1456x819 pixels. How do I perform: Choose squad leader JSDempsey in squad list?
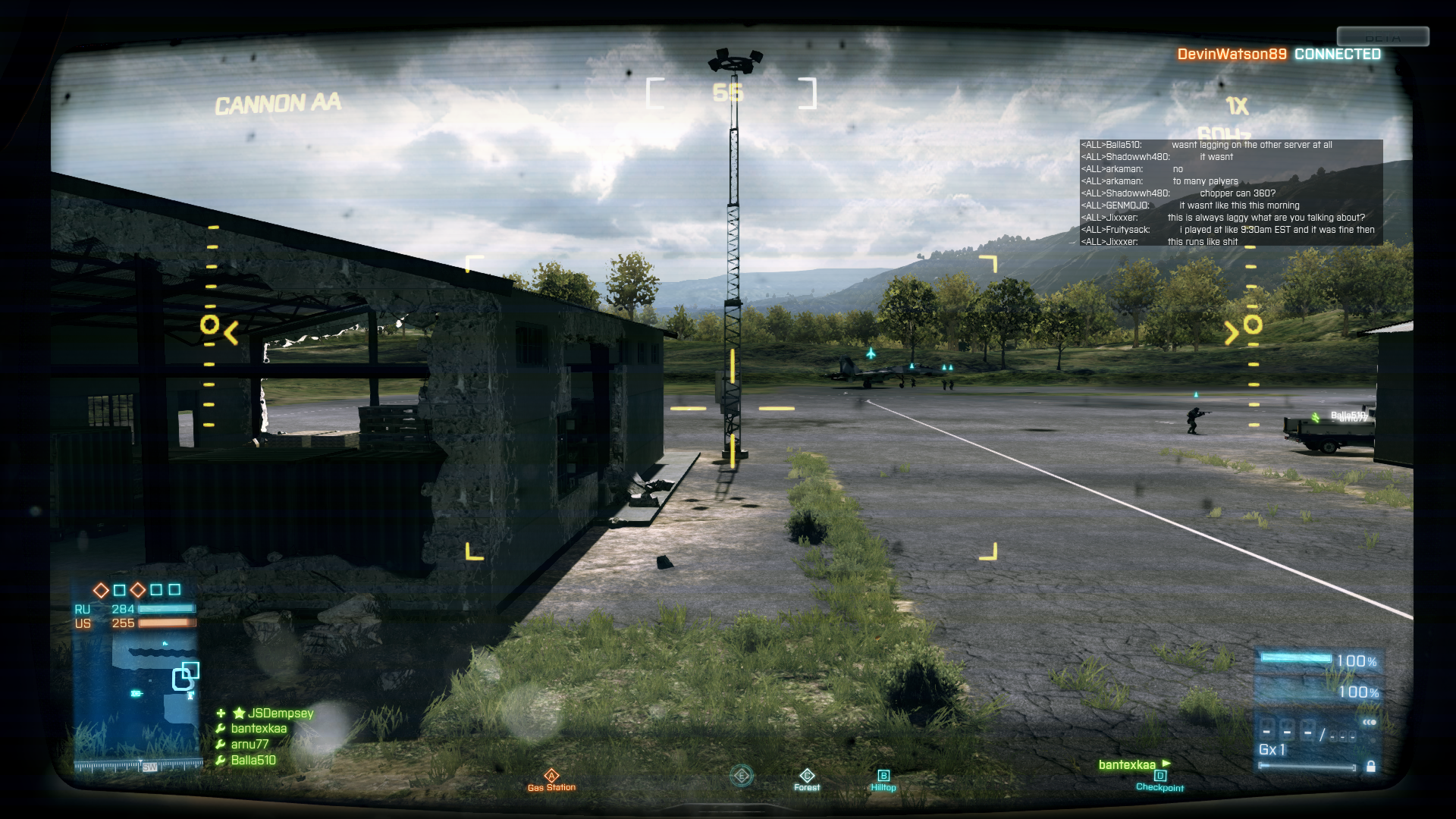(280, 714)
